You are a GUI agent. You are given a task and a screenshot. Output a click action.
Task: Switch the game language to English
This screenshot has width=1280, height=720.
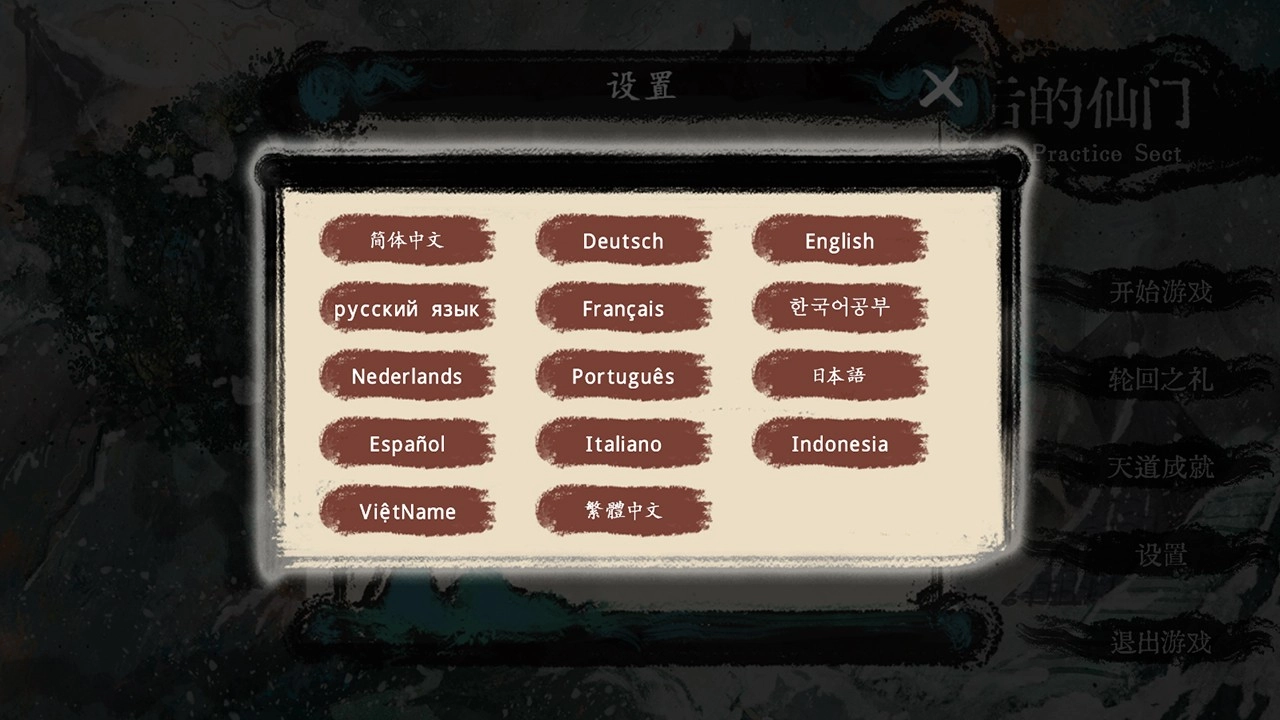tap(840, 241)
